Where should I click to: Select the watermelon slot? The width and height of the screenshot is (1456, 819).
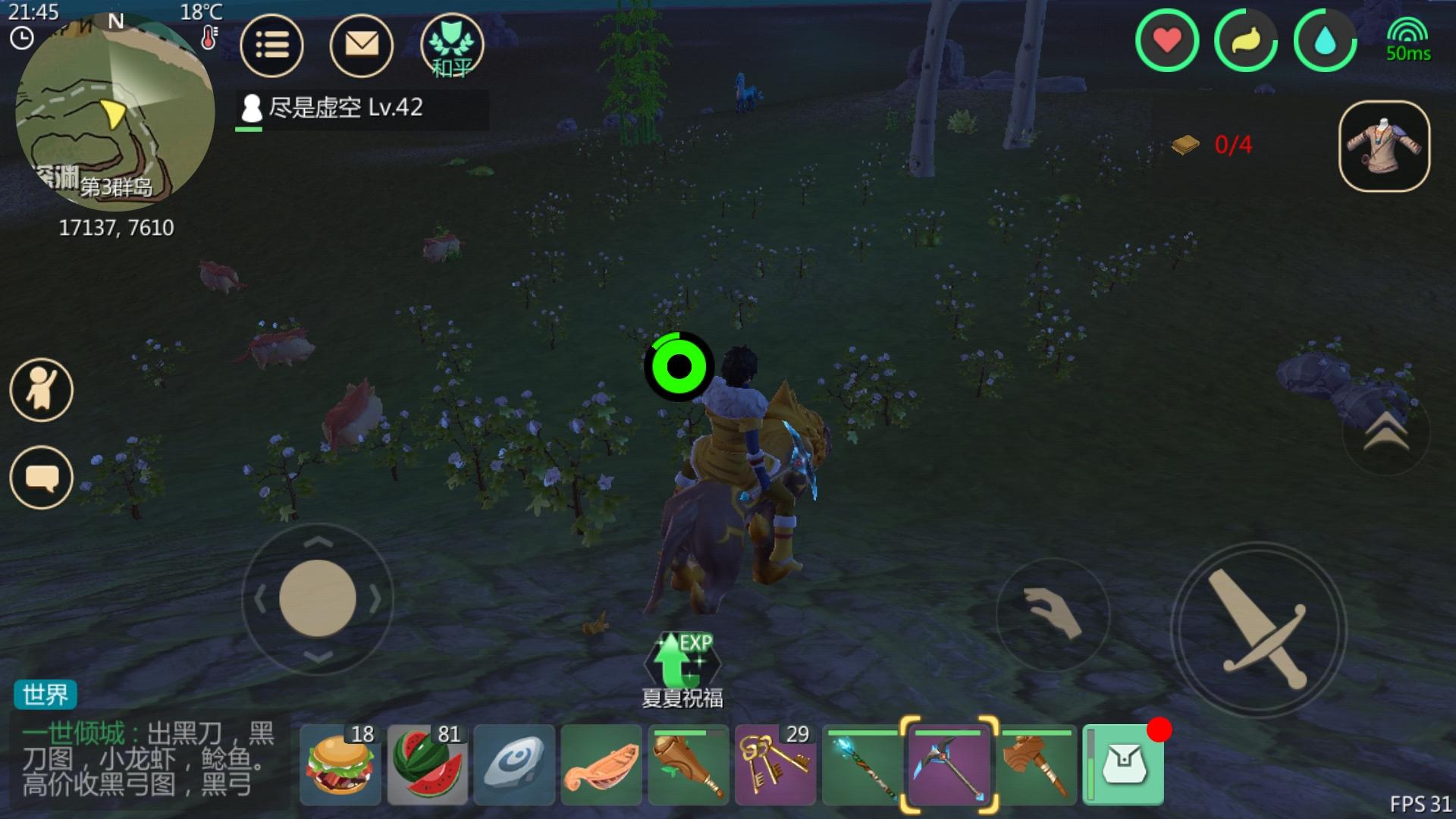[428, 765]
